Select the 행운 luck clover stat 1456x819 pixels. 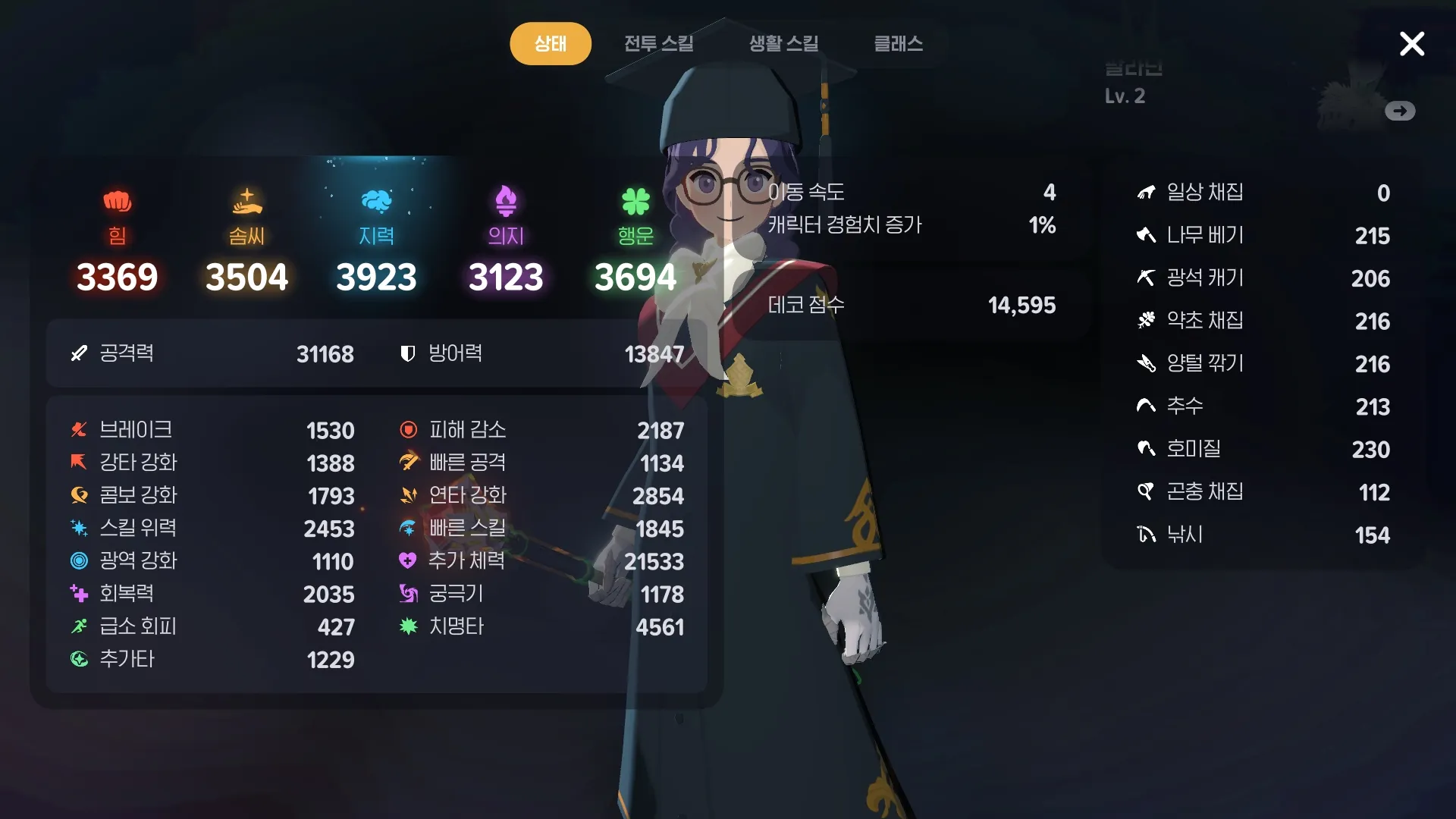pyautogui.click(x=635, y=241)
